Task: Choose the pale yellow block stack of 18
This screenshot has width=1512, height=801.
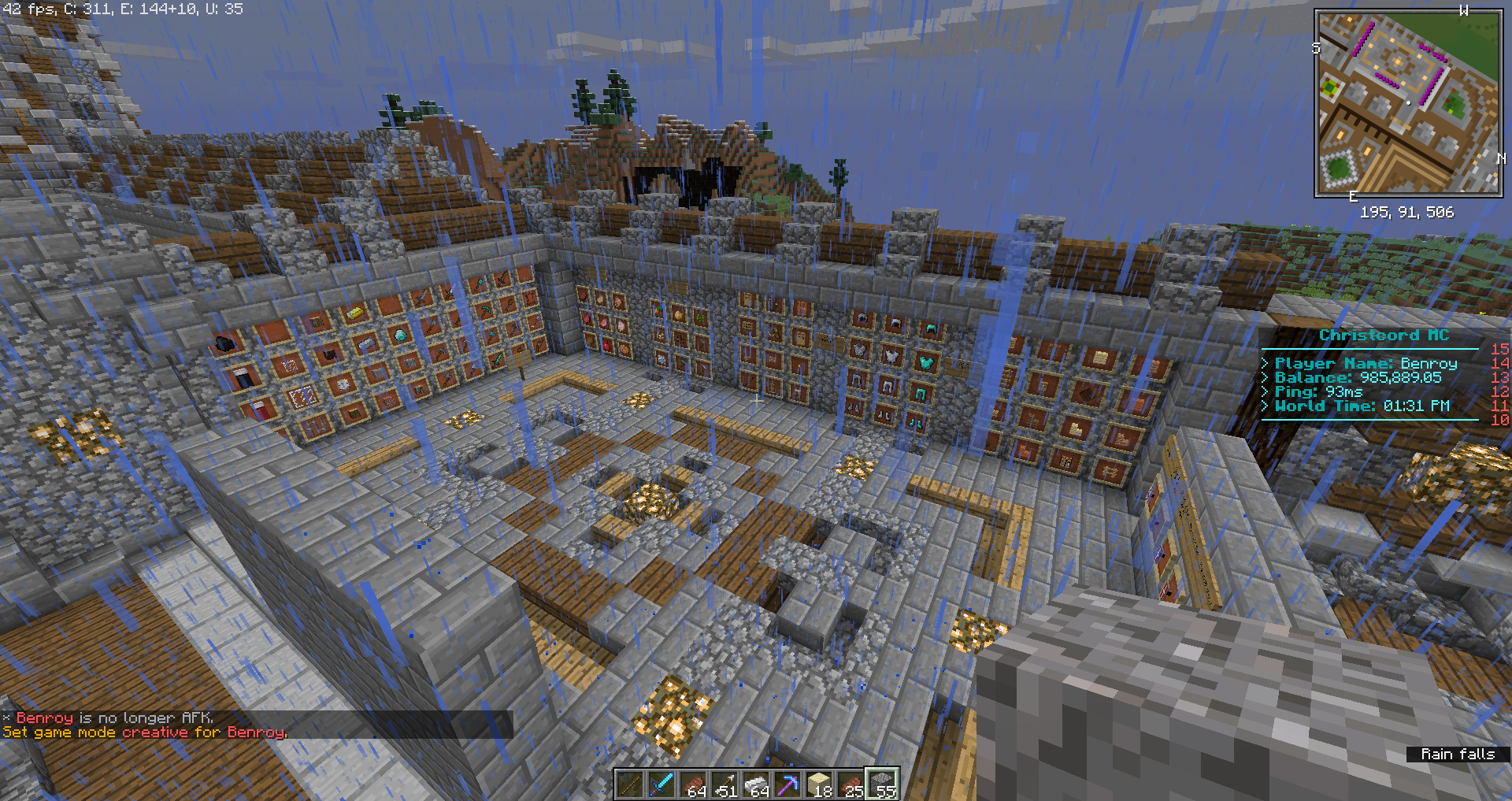Action: pos(819,784)
